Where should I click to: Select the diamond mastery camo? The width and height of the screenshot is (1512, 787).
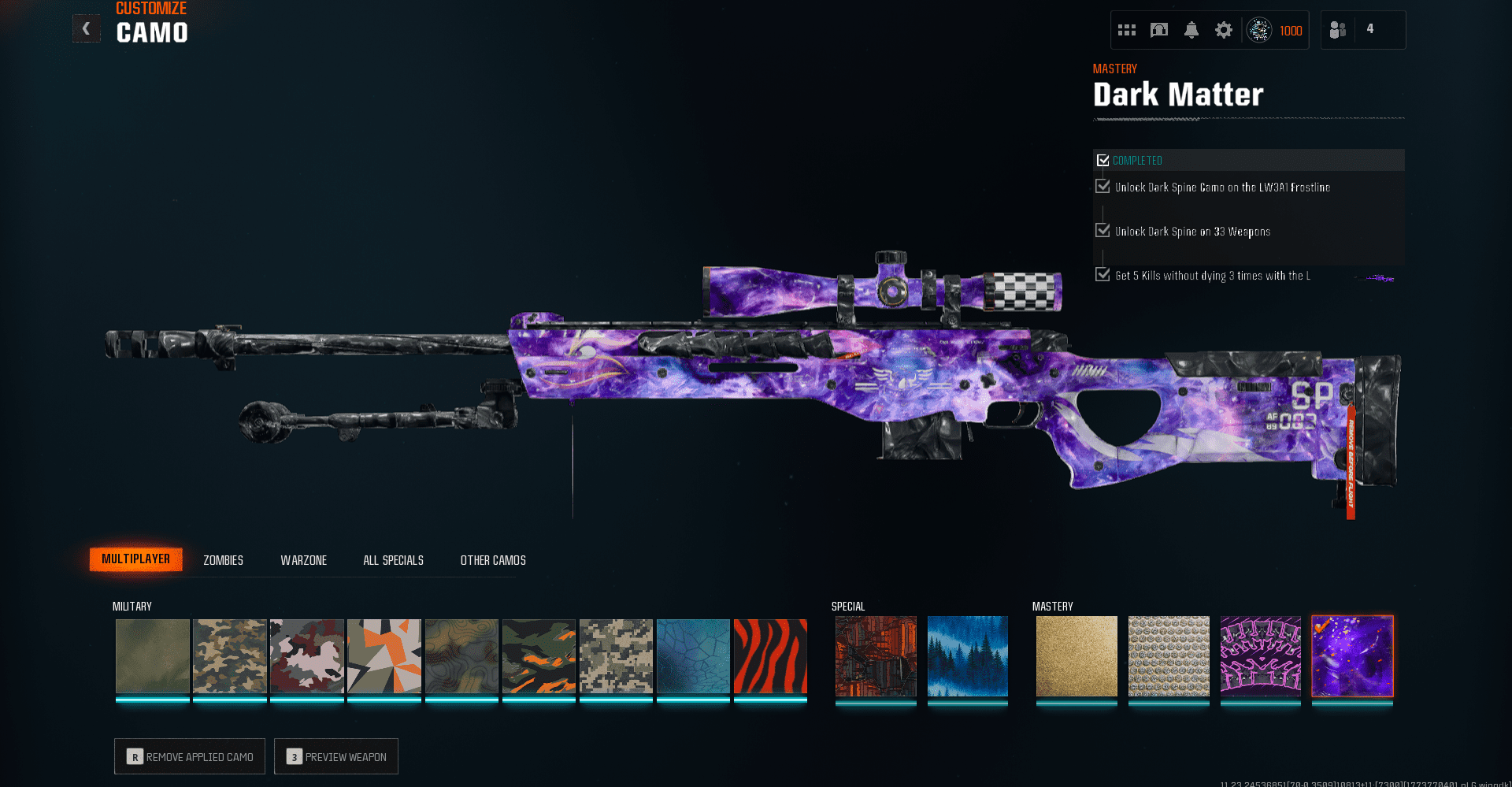click(x=1169, y=656)
